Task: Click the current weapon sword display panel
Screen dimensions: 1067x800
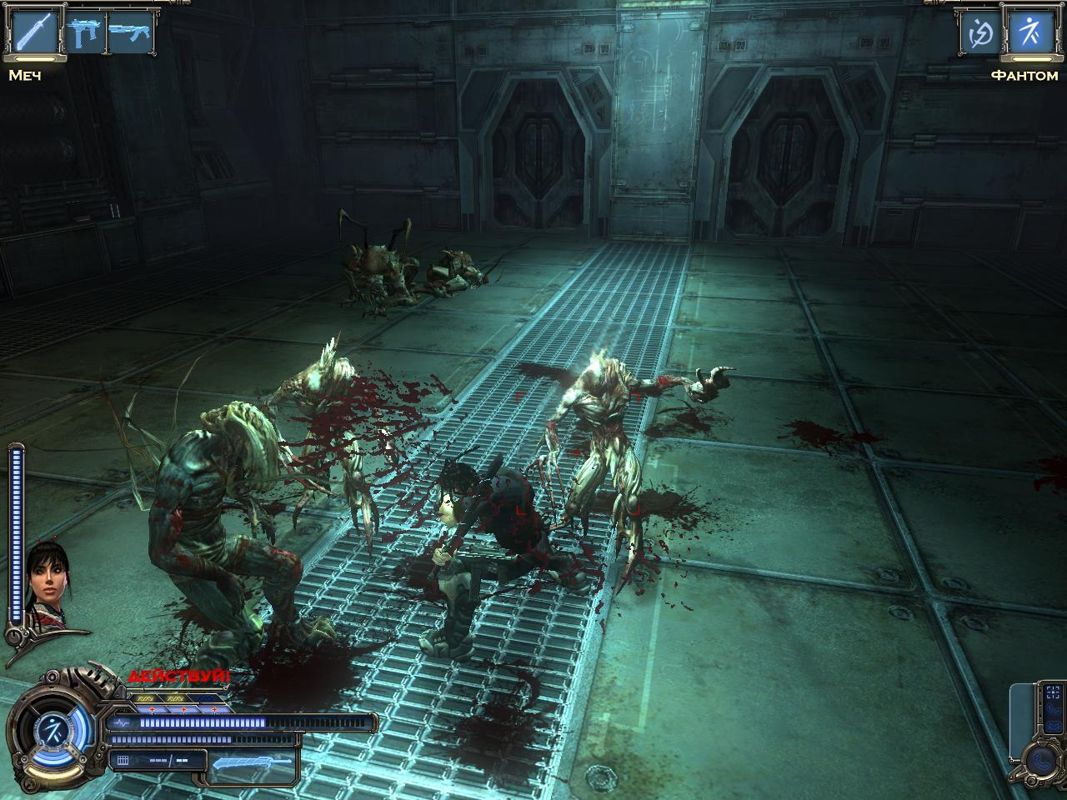Action: pos(253,767)
